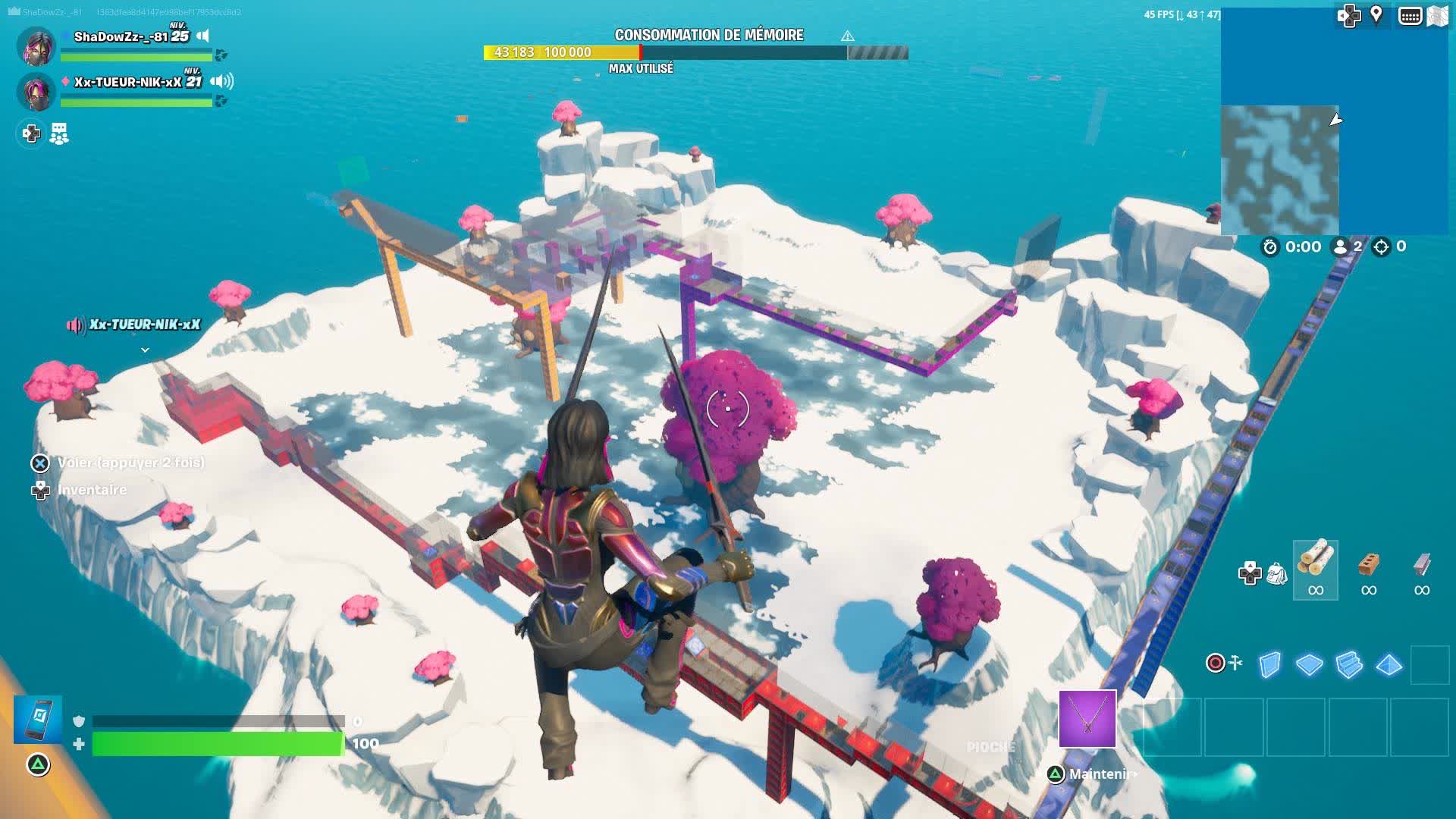Image resolution: width=1456 pixels, height=819 pixels.
Task: Select Xx-TUEUR-NIK-xX in the squad list
Action: point(127,82)
